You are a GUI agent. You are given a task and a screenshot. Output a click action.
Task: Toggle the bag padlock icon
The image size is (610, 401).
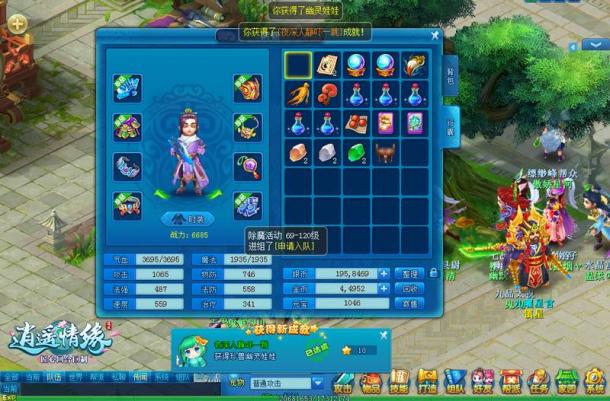(433, 272)
